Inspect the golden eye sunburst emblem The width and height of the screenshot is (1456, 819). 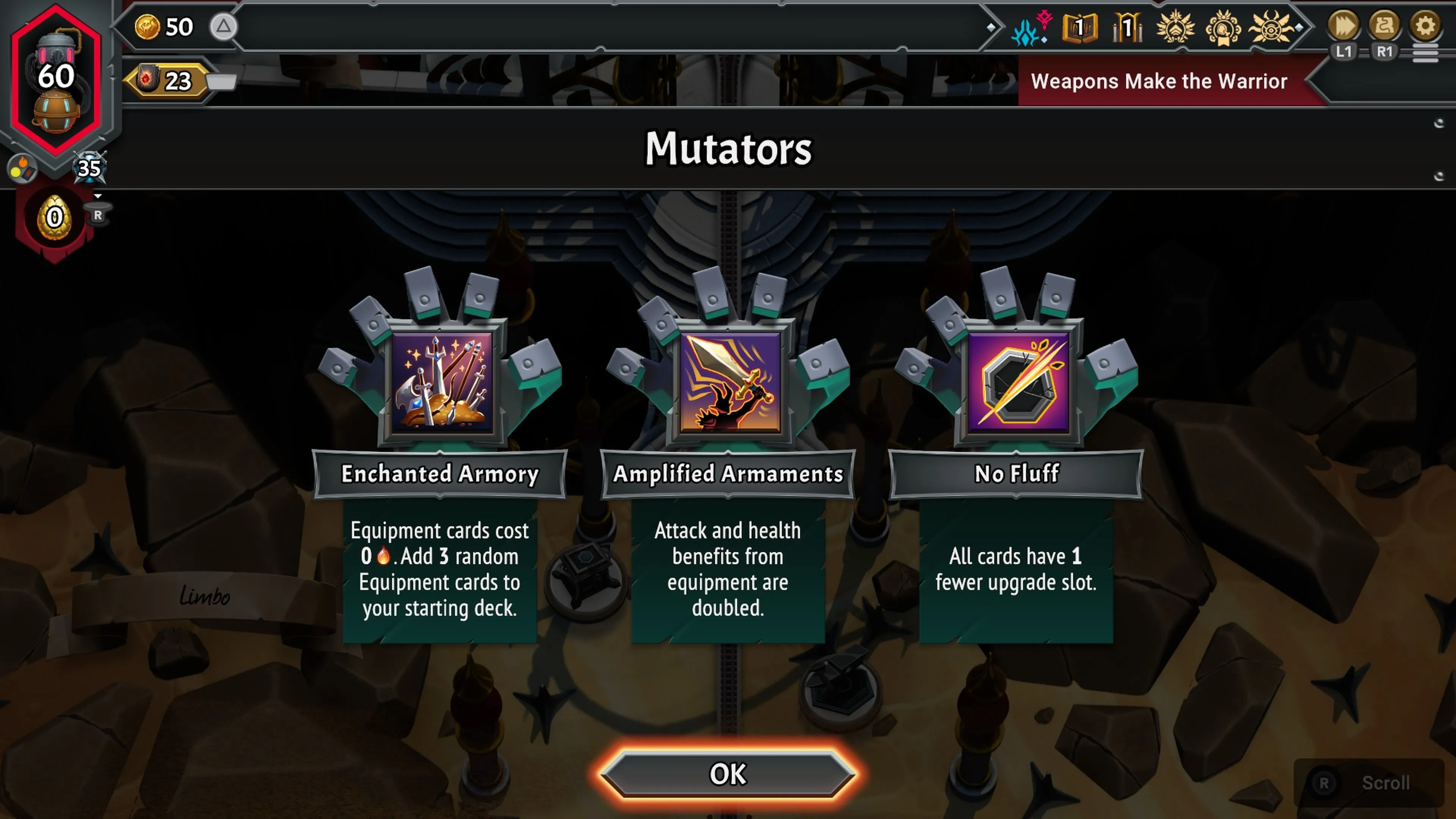tap(1271, 27)
